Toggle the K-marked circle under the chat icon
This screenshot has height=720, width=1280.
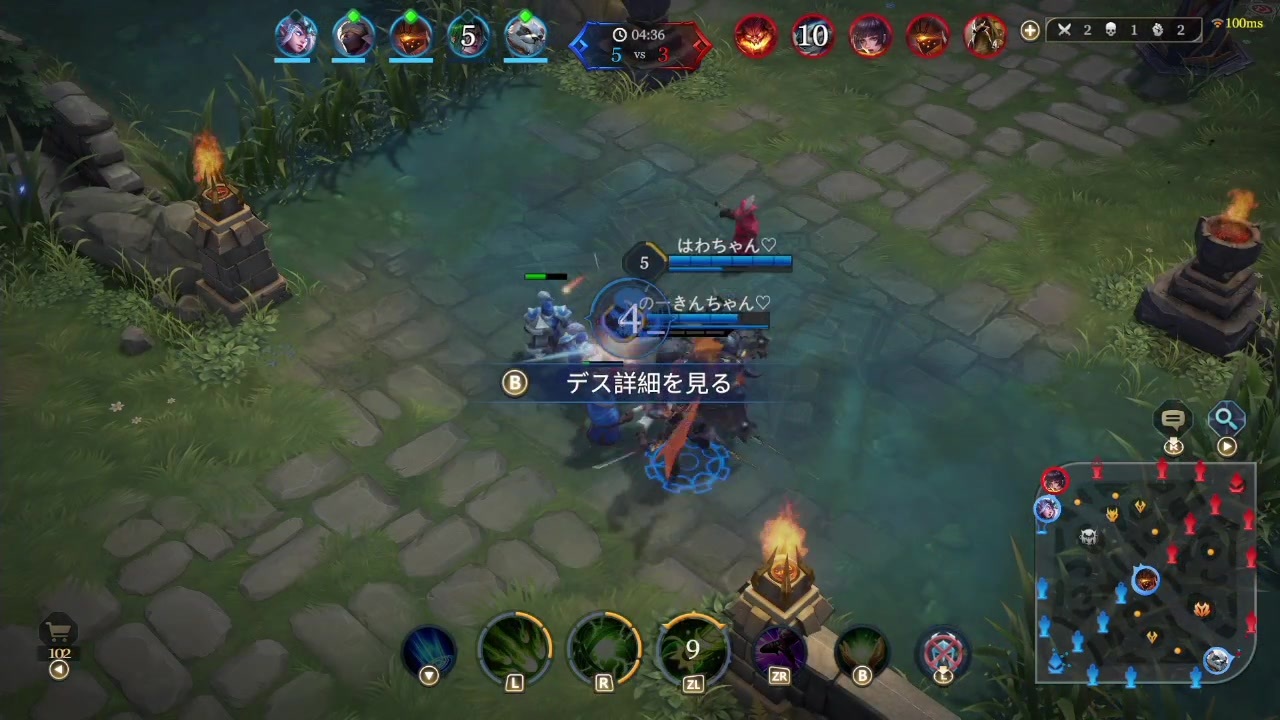click(x=1173, y=446)
